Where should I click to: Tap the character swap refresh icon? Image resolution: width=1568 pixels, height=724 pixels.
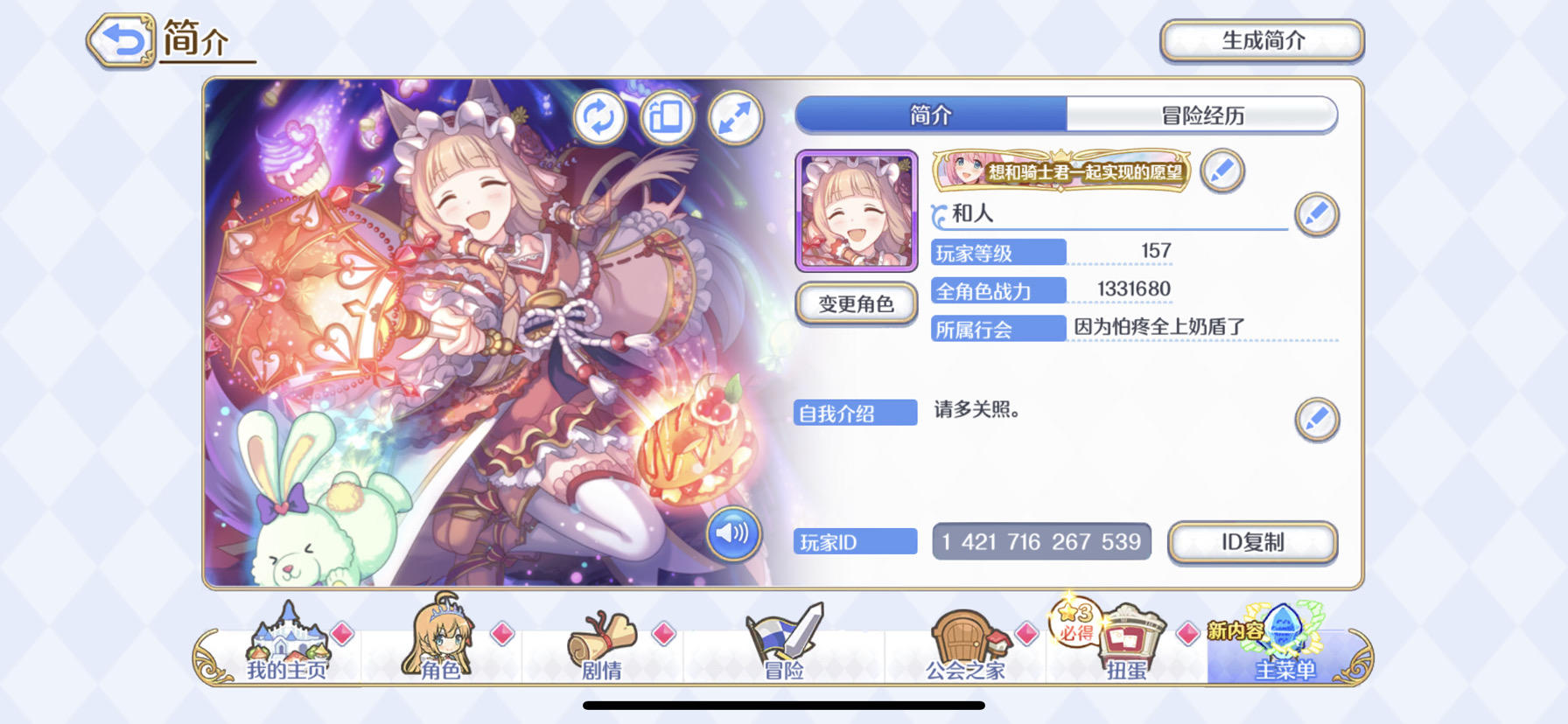(600, 119)
